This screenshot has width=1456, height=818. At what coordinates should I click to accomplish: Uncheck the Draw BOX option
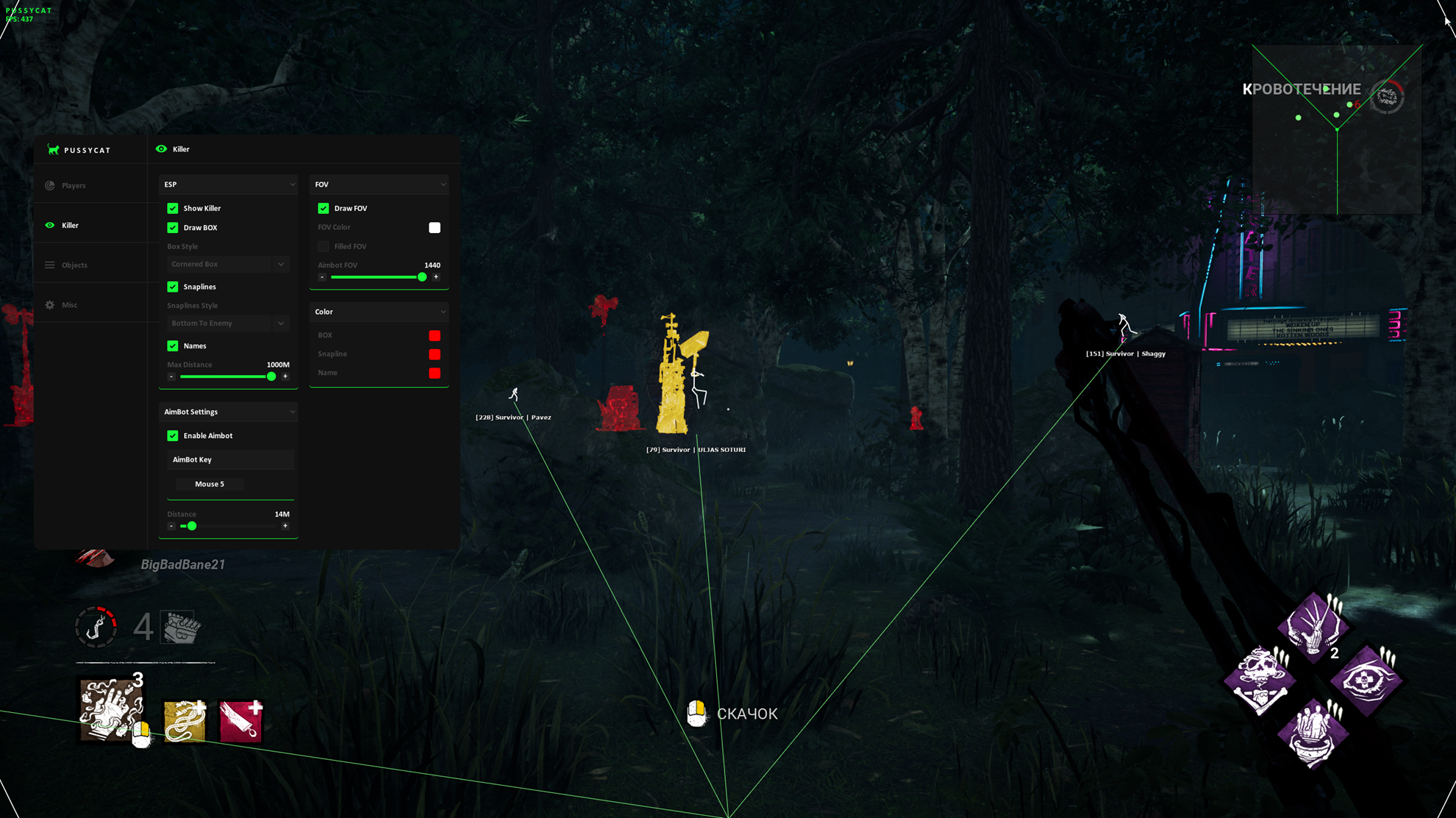coord(173,228)
